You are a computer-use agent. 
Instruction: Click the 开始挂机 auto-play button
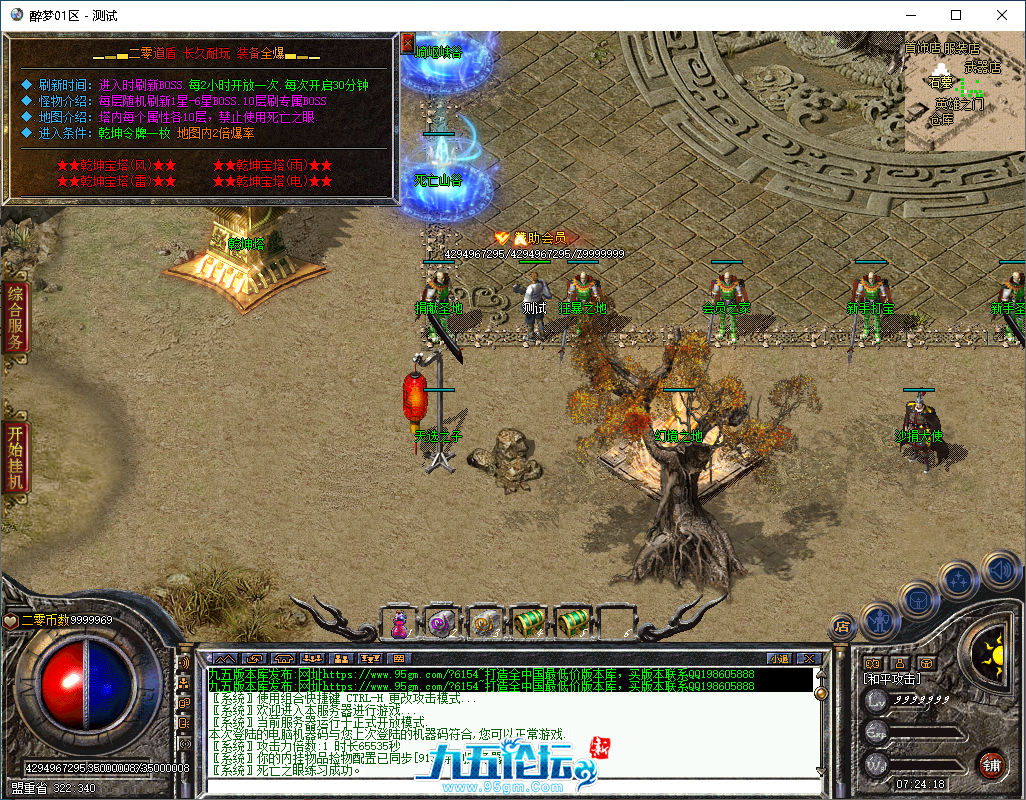tap(15, 457)
